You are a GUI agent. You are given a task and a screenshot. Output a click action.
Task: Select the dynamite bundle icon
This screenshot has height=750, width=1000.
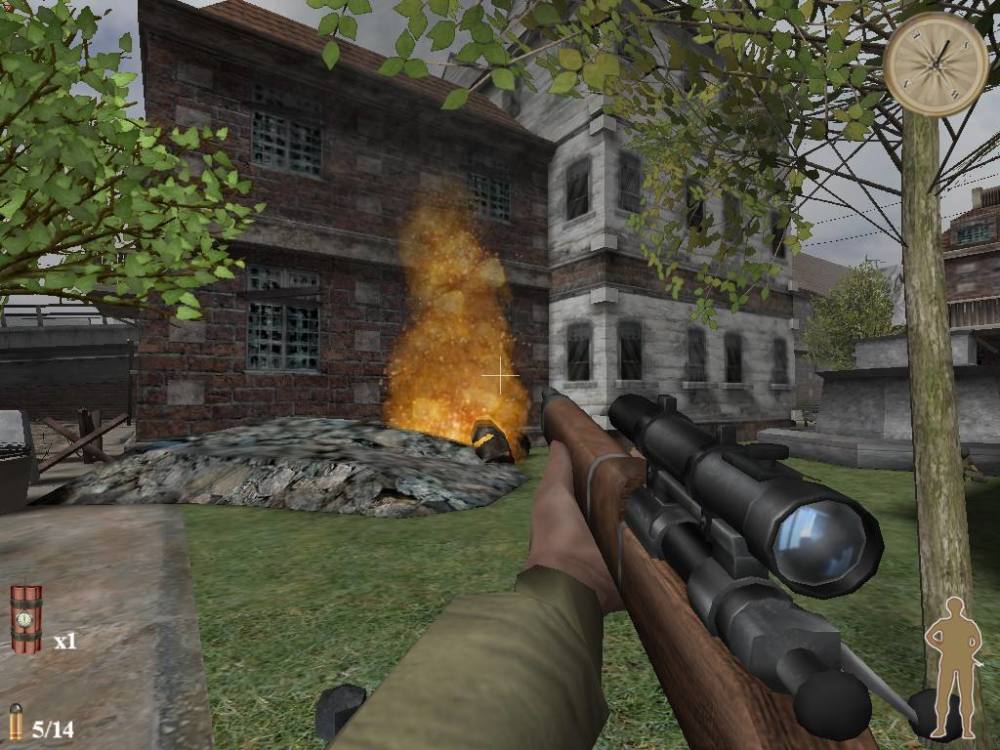[x=26, y=619]
